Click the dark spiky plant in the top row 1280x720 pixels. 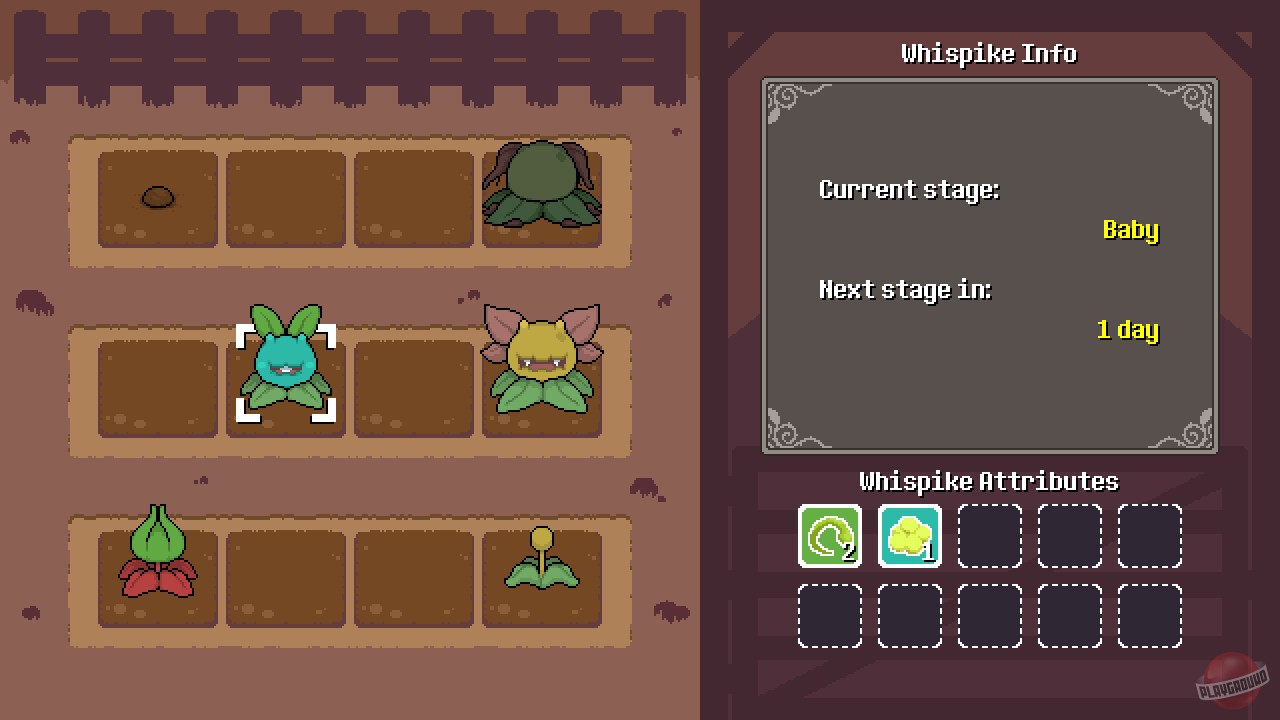[541, 190]
